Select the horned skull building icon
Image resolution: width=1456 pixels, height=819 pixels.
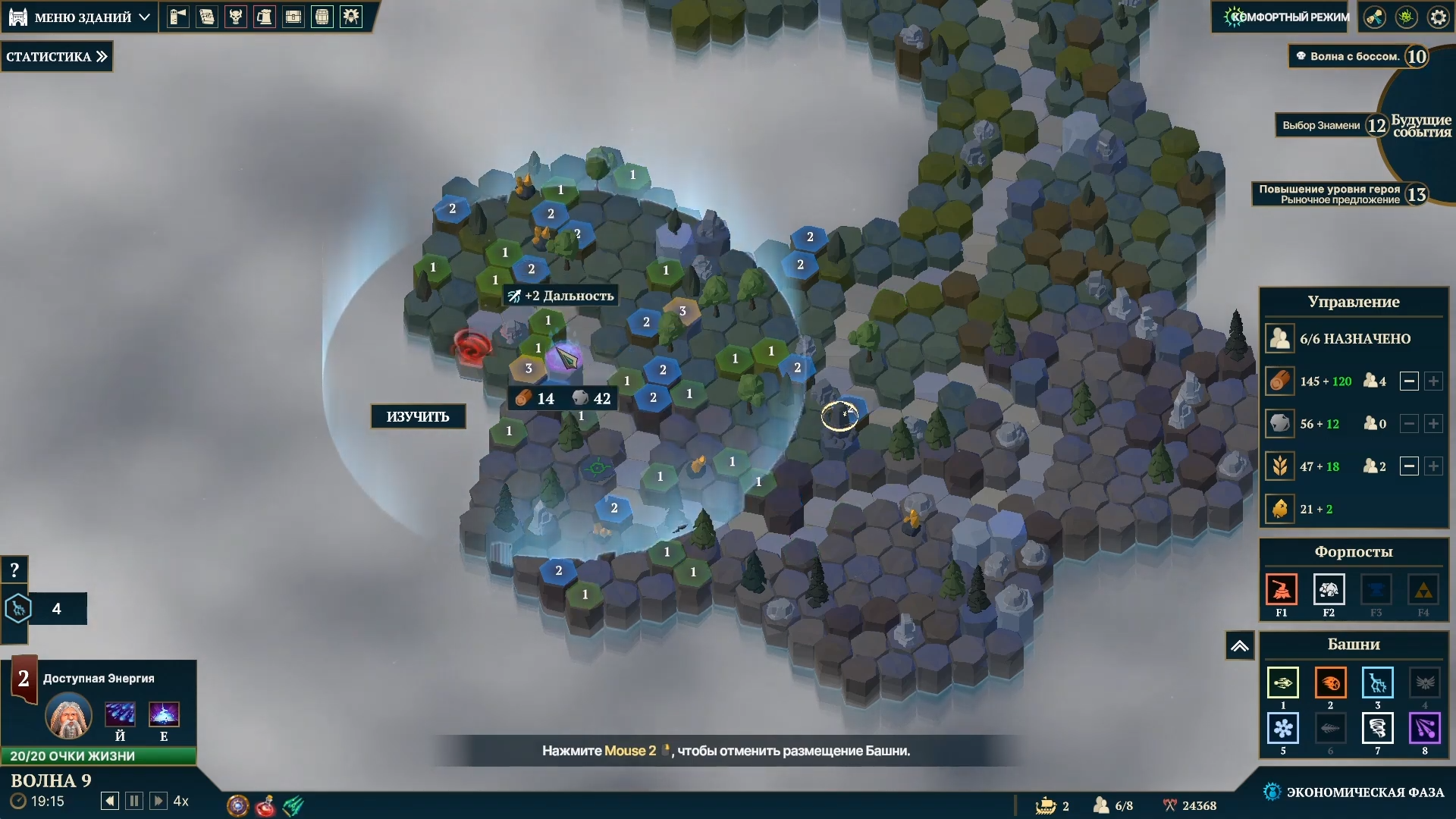[x=236, y=17]
